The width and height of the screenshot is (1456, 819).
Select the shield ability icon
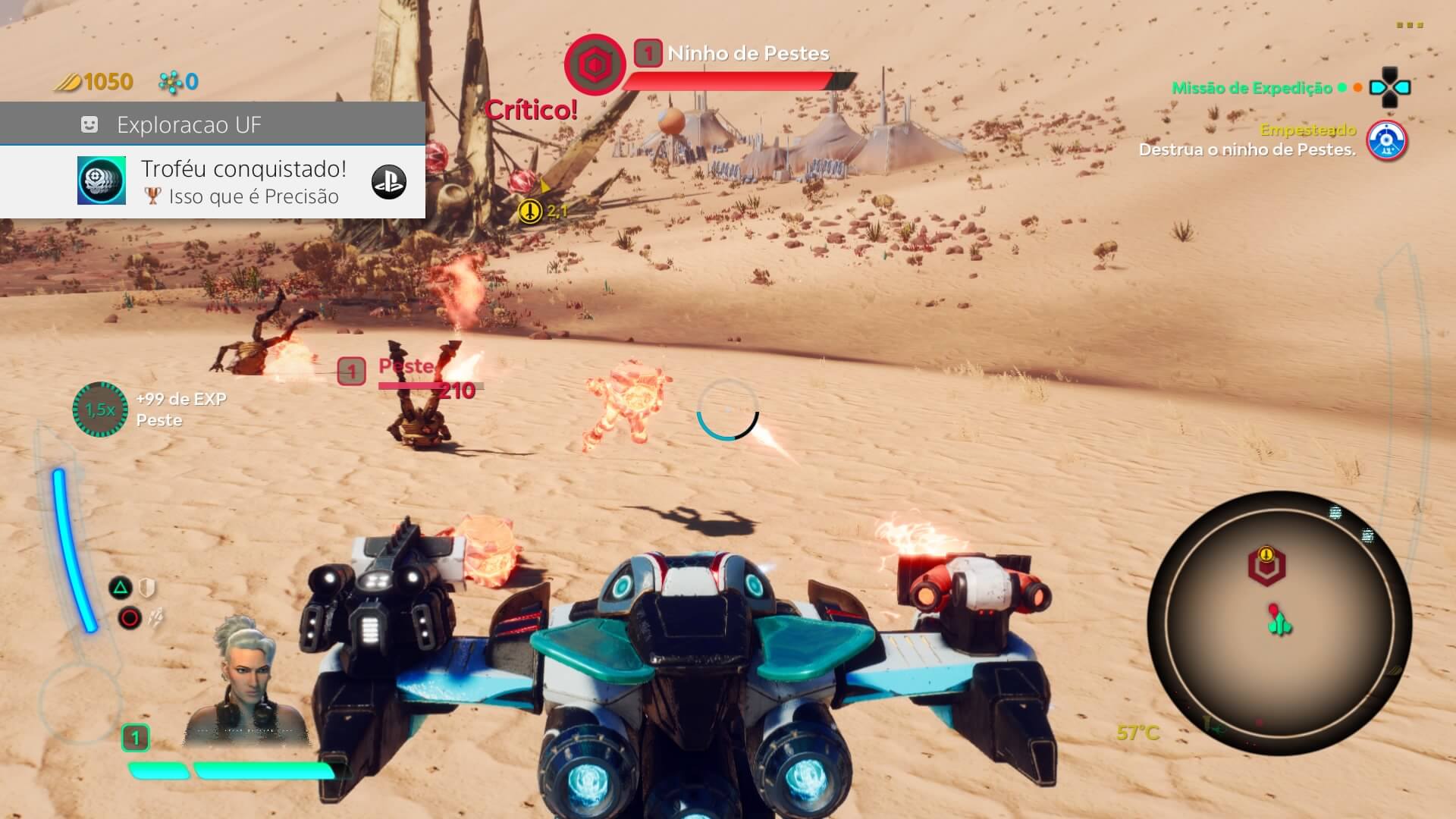[x=147, y=587]
